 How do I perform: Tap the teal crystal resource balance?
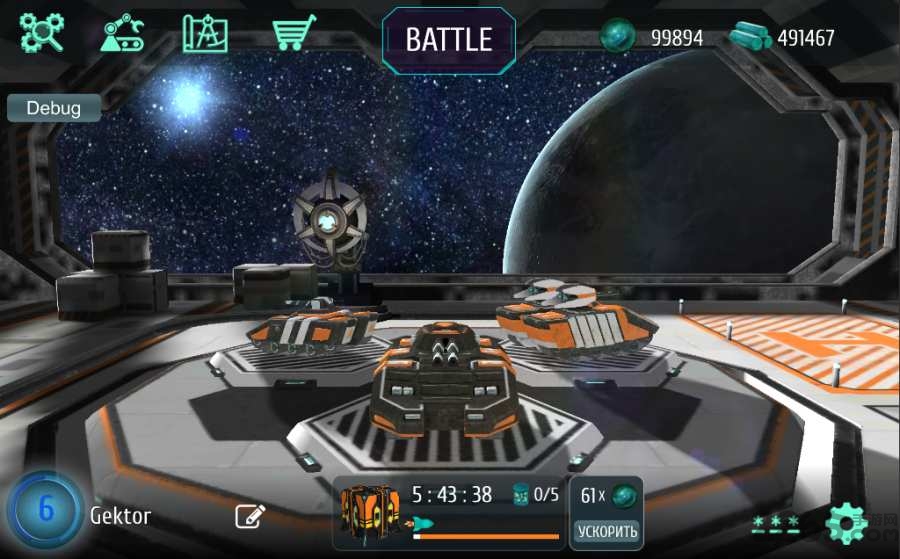pos(781,38)
